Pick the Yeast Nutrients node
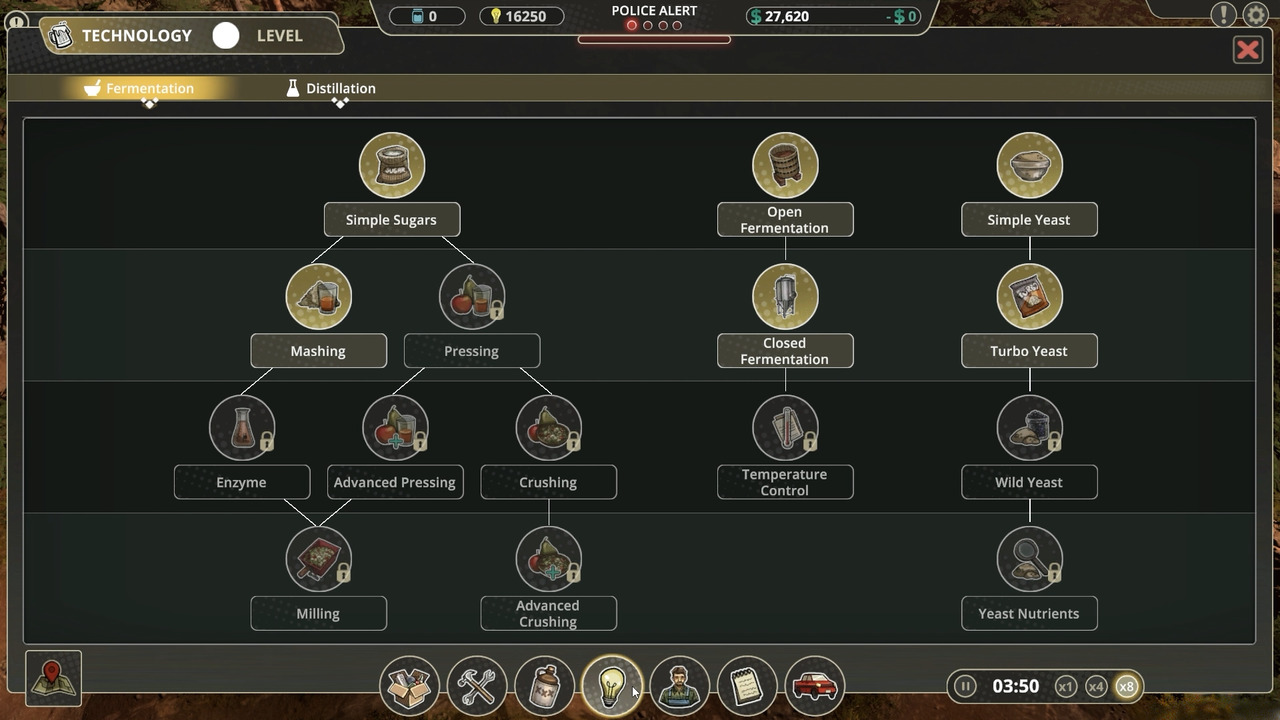Viewport: 1280px width, 720px height. 1029,559
